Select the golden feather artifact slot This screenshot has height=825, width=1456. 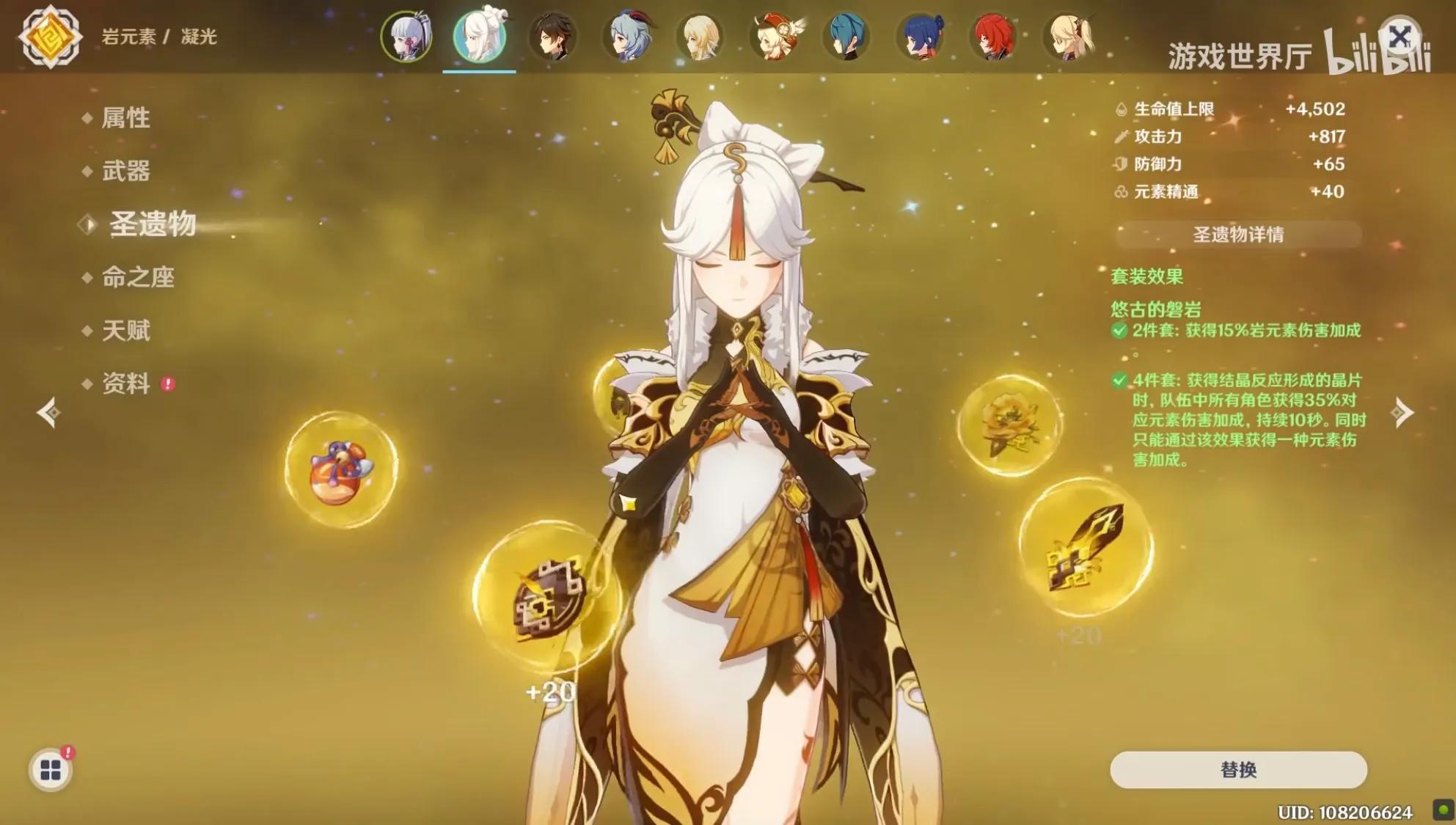(x=1086, y=546)
